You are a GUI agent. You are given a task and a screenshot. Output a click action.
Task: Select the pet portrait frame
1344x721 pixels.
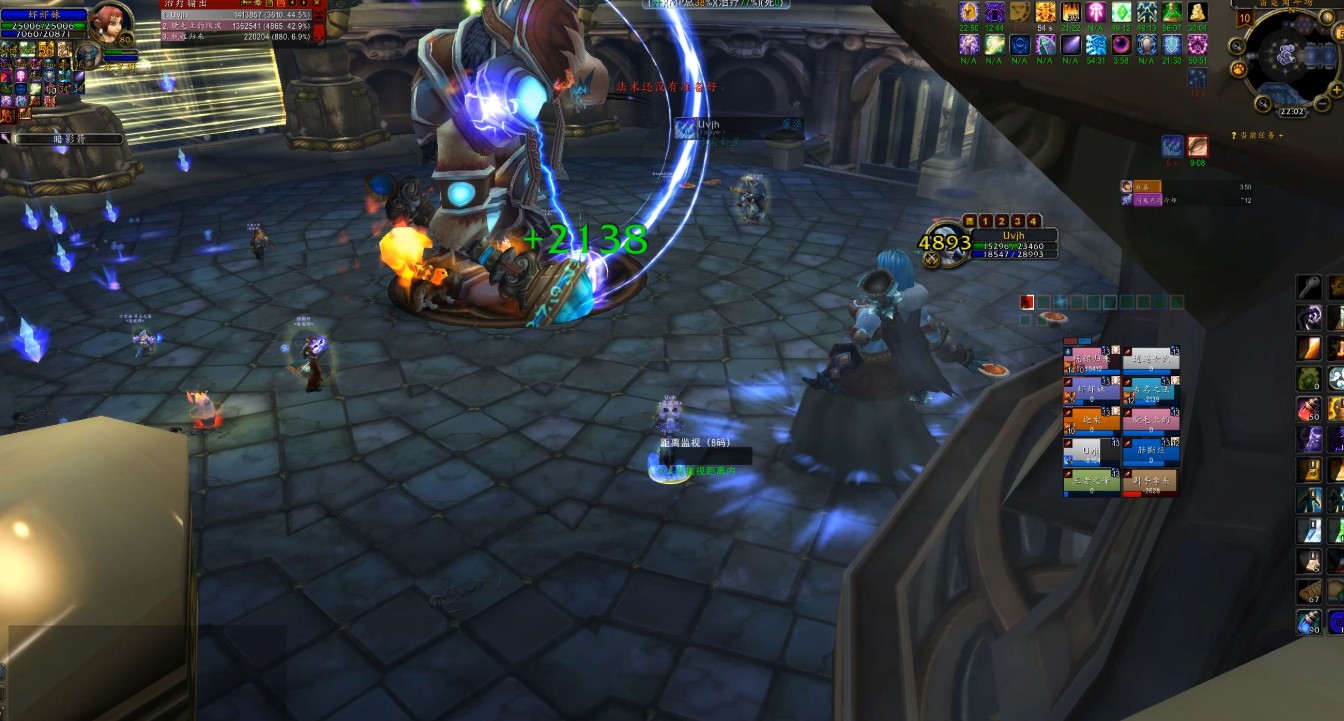(x=89, y=54)
